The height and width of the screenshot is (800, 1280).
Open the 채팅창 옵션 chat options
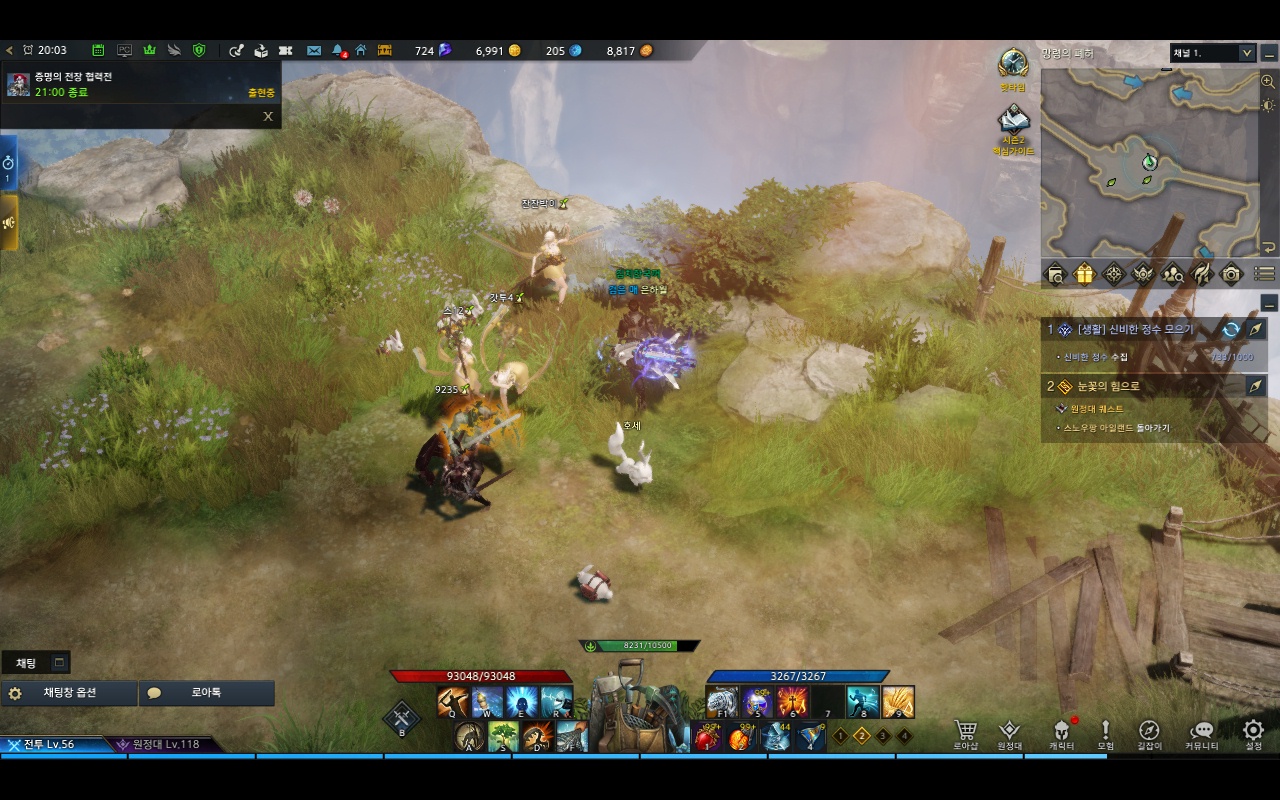pos(69,693)
